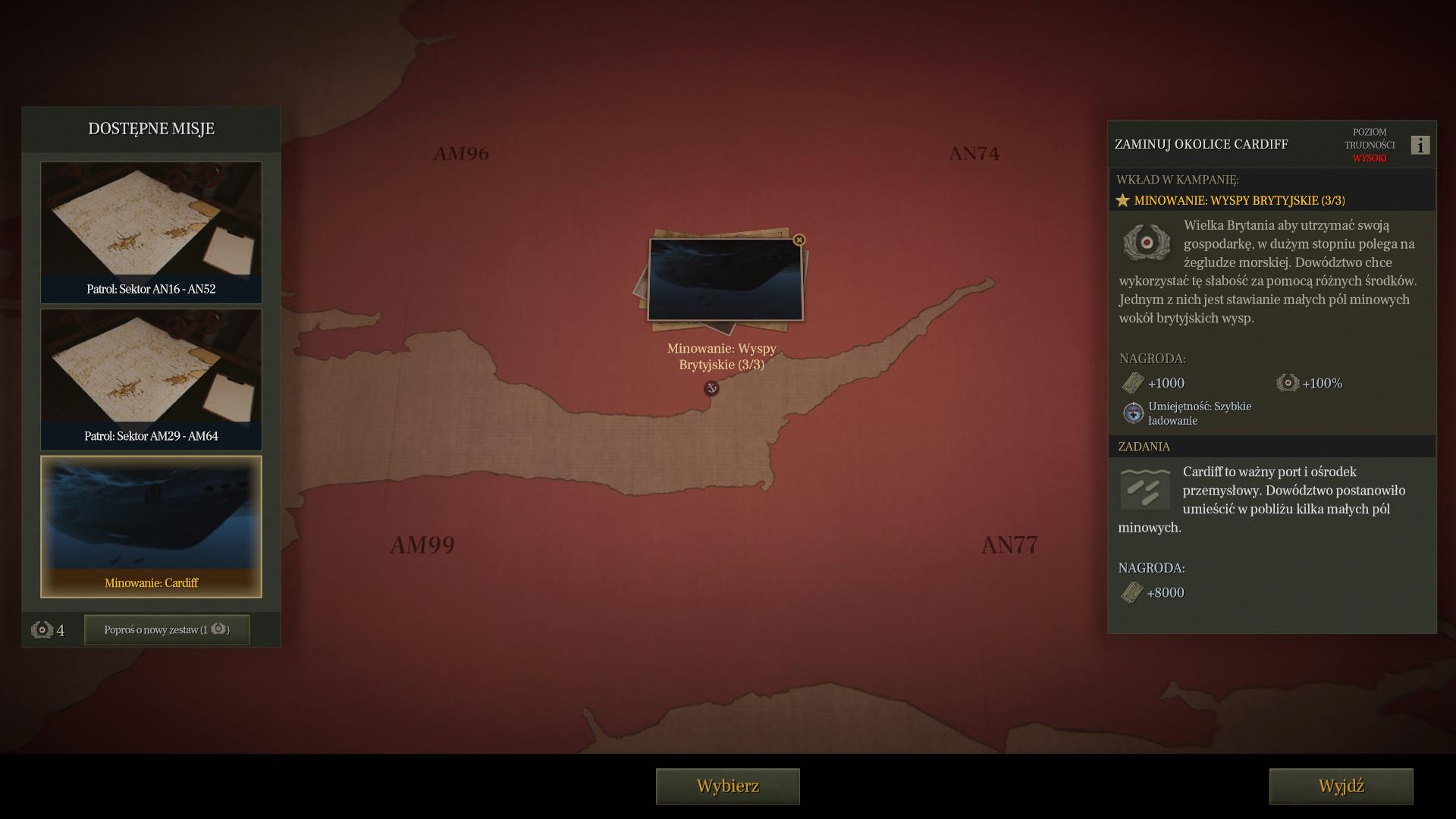Click the Minowanie: Wyspy Brytyjskie map photo
Screen dimensions: 1456x819
tap(725, 281)
